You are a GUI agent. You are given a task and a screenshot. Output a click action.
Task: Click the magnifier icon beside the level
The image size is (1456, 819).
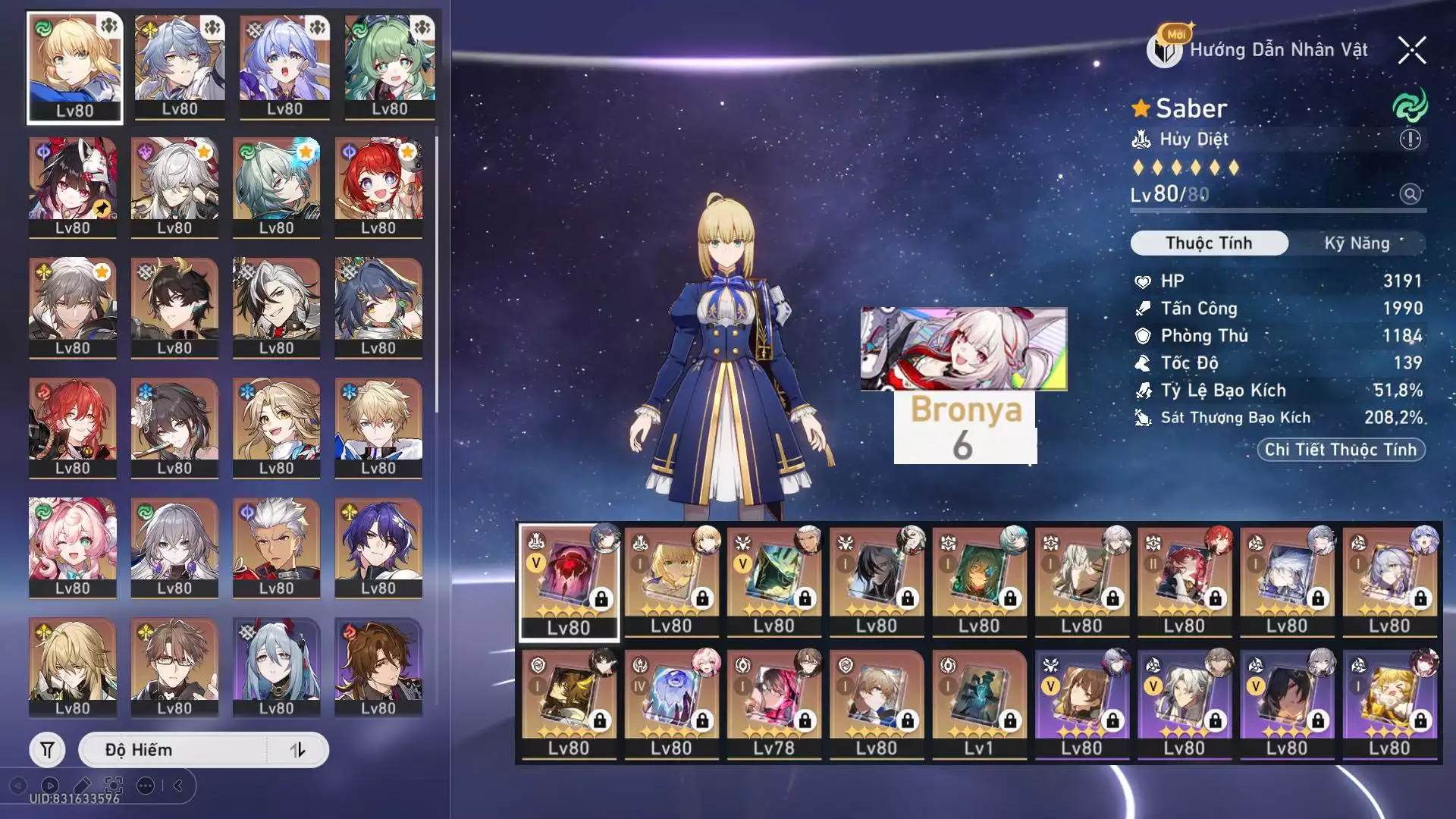coord(1410,194)
